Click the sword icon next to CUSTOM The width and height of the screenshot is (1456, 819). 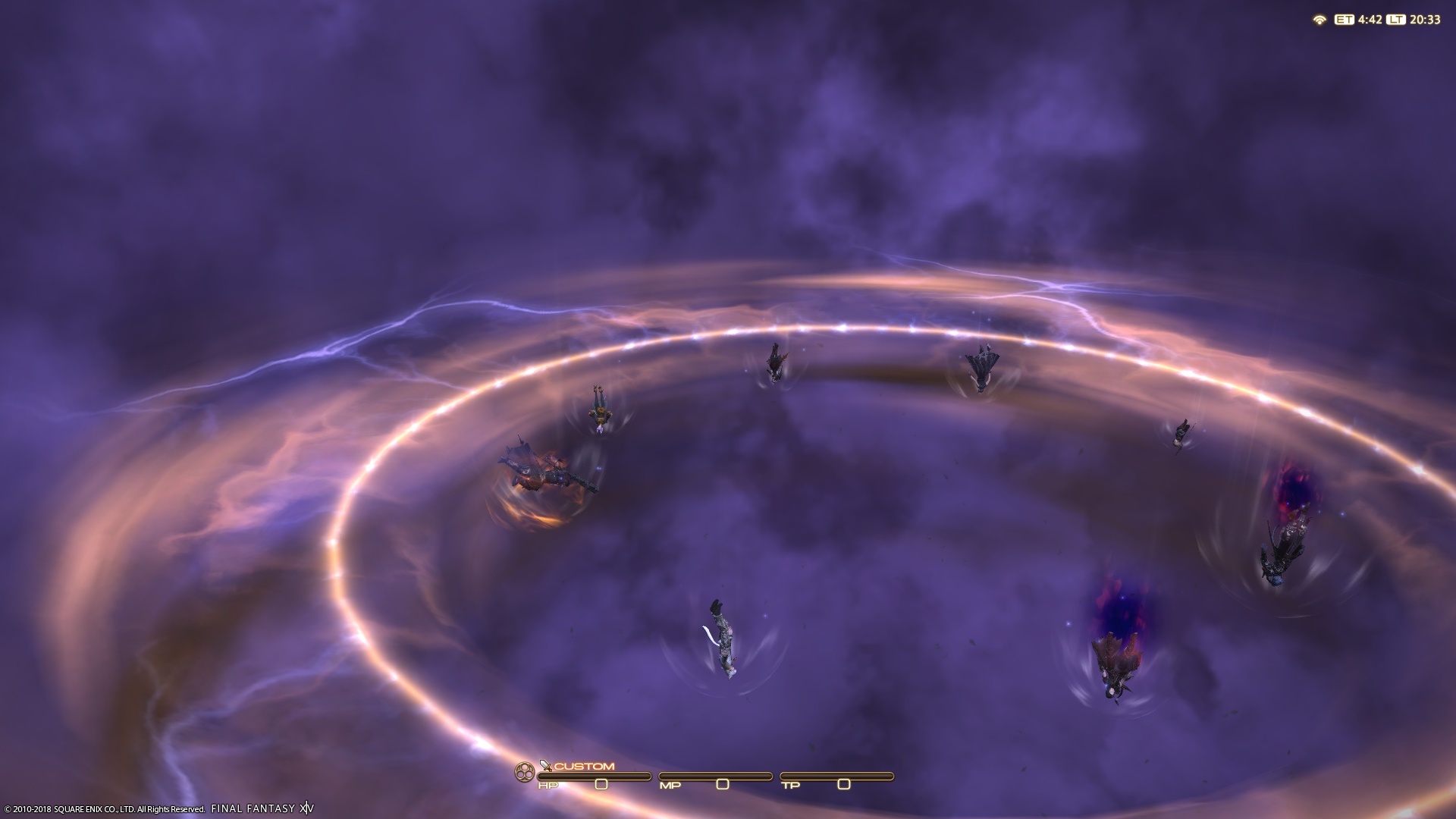(x=545, y=765)
